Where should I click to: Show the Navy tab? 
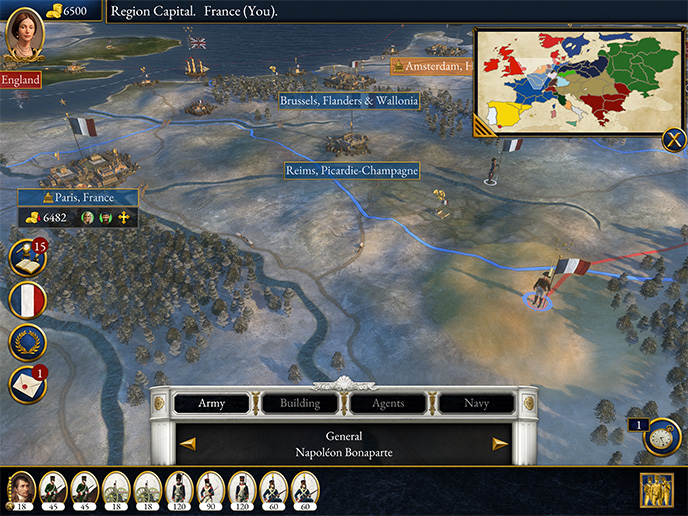click(476, 404)
